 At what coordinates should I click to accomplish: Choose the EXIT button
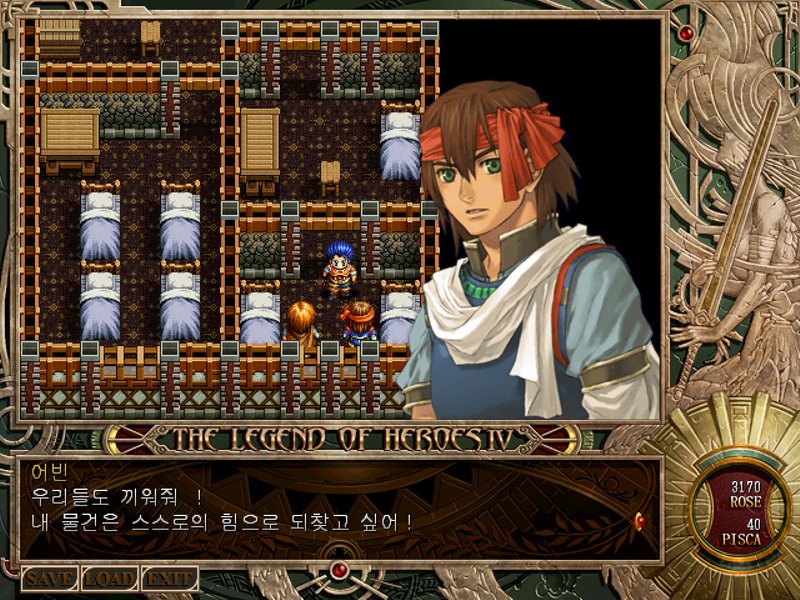(x=168, y=579)
